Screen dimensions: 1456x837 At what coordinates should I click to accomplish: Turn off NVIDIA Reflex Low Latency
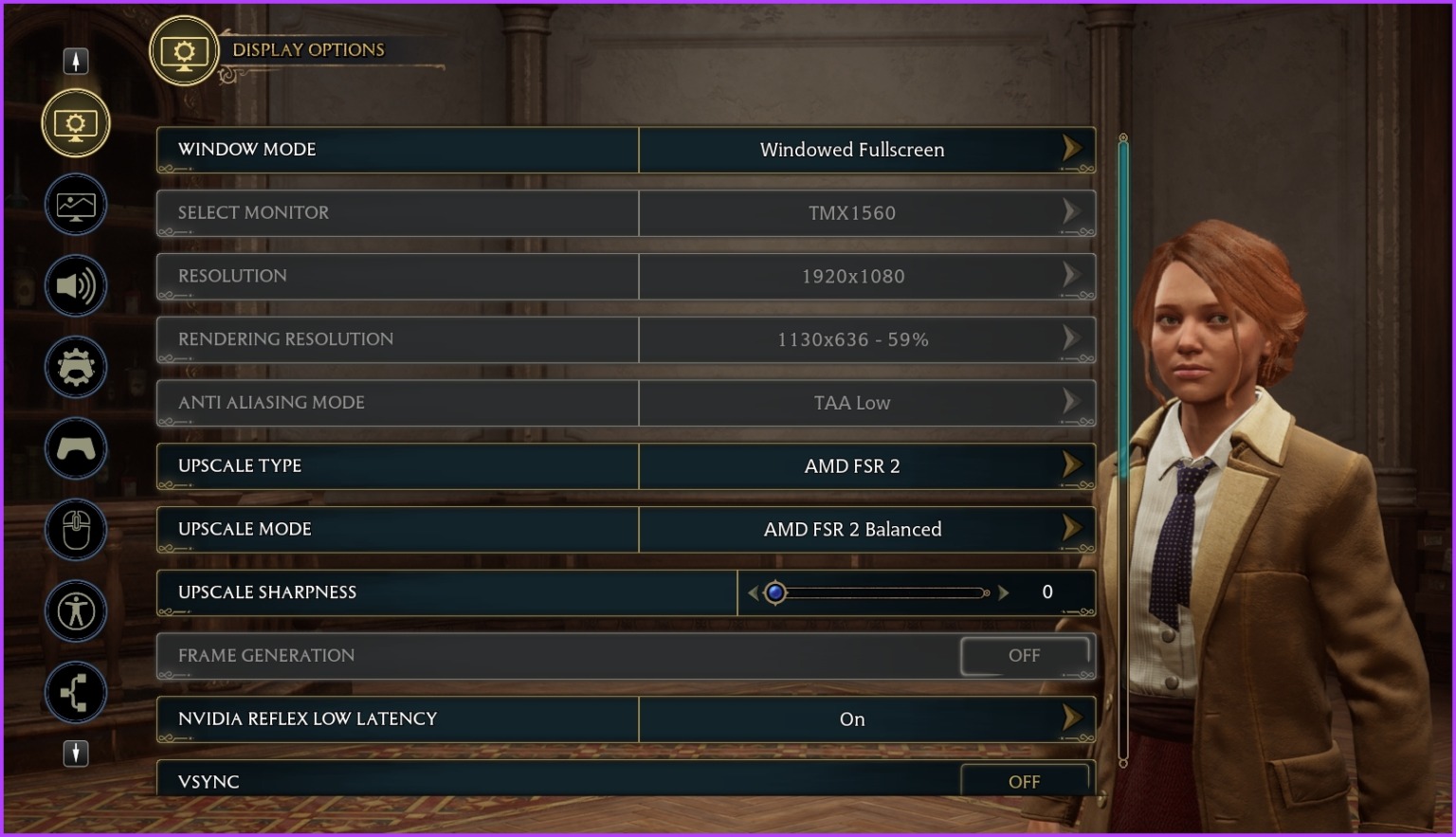(1073, 719)
